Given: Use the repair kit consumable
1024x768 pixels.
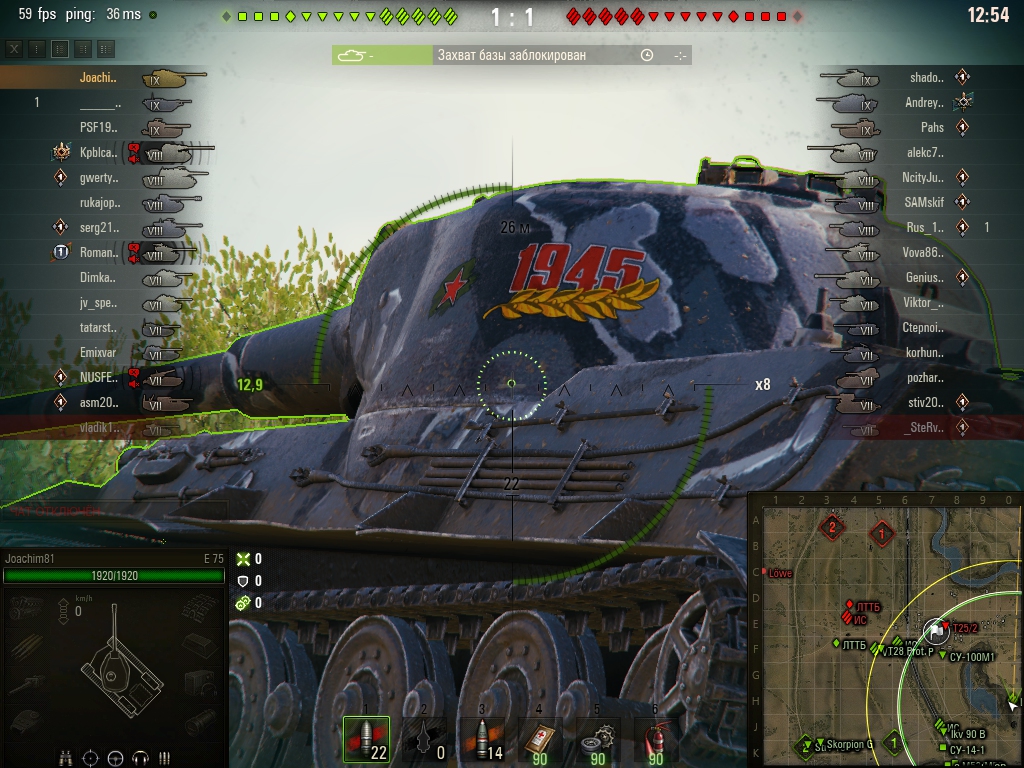Looking at the screenshot, I should point(598,740).
